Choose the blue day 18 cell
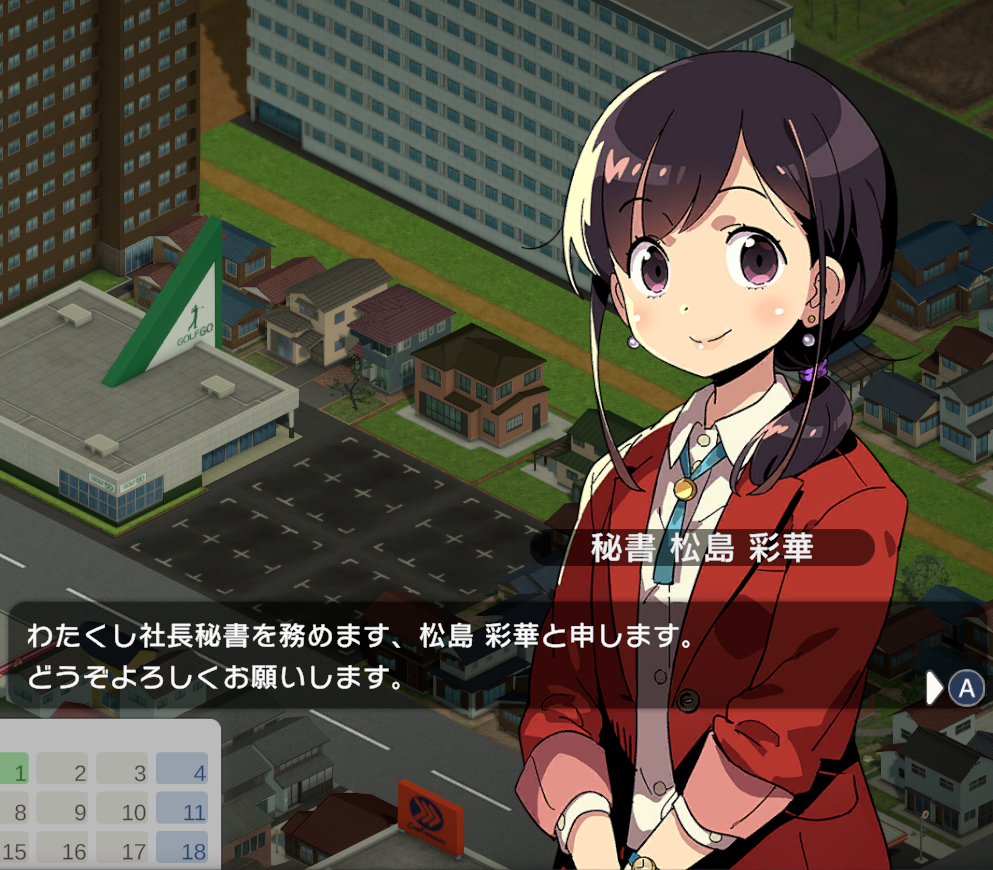 pyautogui.click(x=182, y=850)
